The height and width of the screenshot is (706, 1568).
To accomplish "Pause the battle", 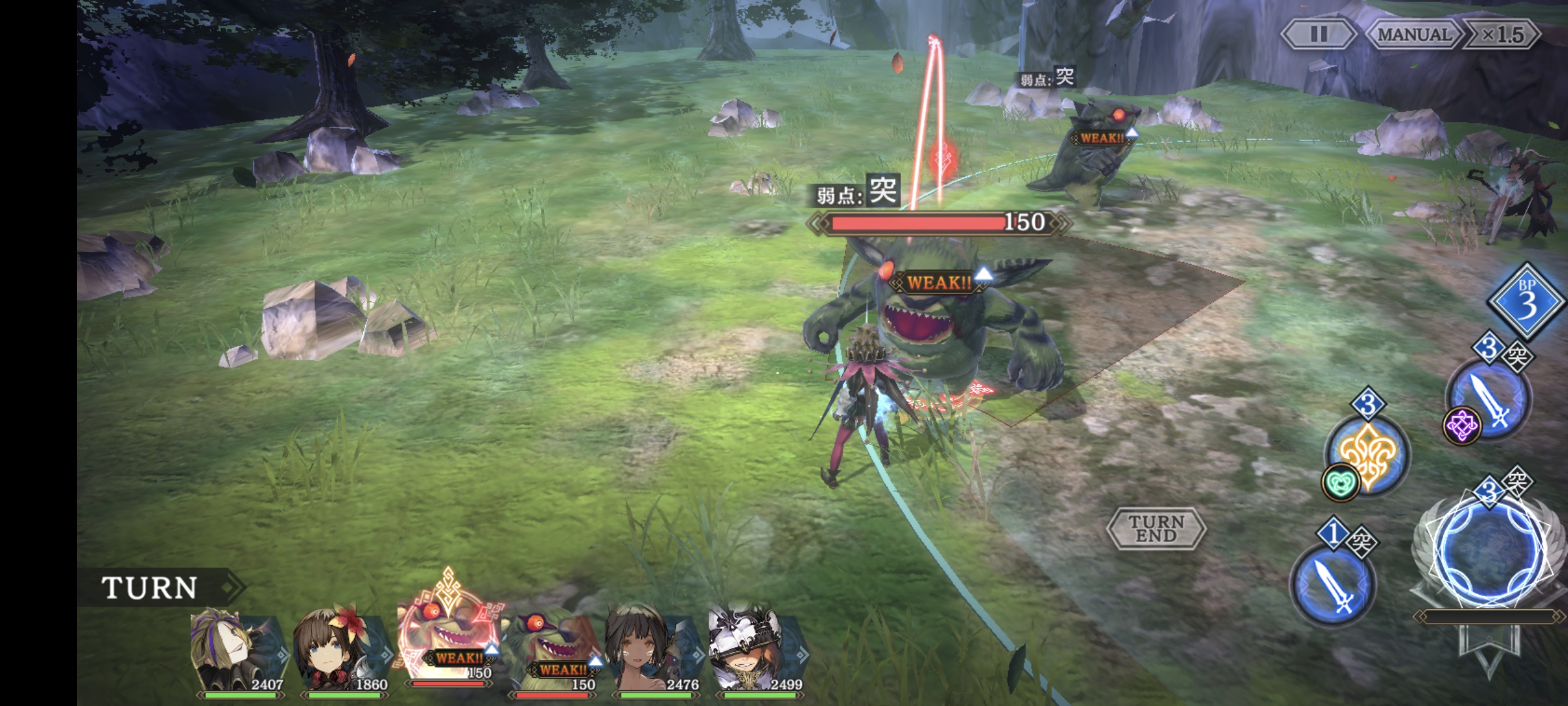I will point(1318,34).
